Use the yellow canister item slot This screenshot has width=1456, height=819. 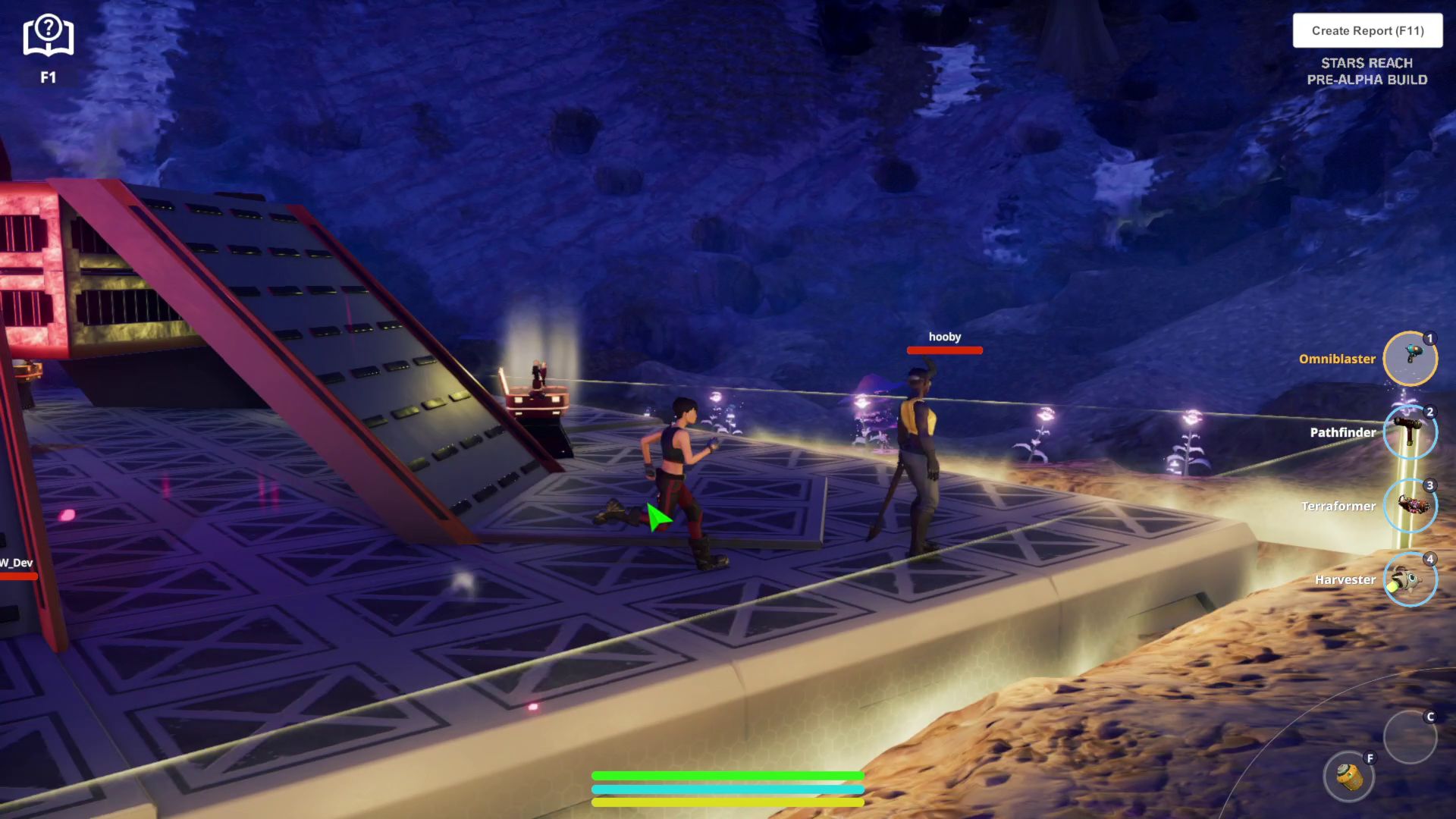point(1349,777)
